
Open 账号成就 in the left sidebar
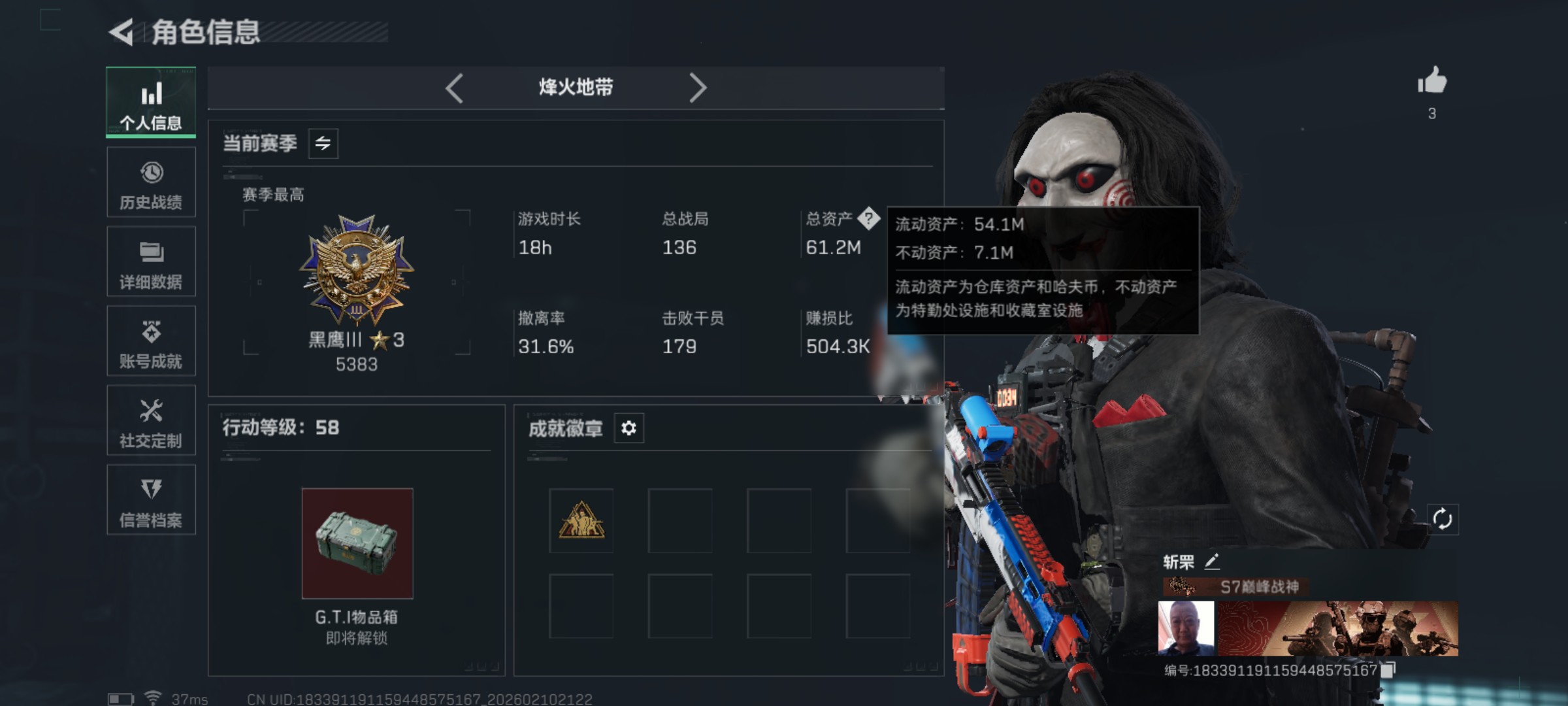pos(151,341)
